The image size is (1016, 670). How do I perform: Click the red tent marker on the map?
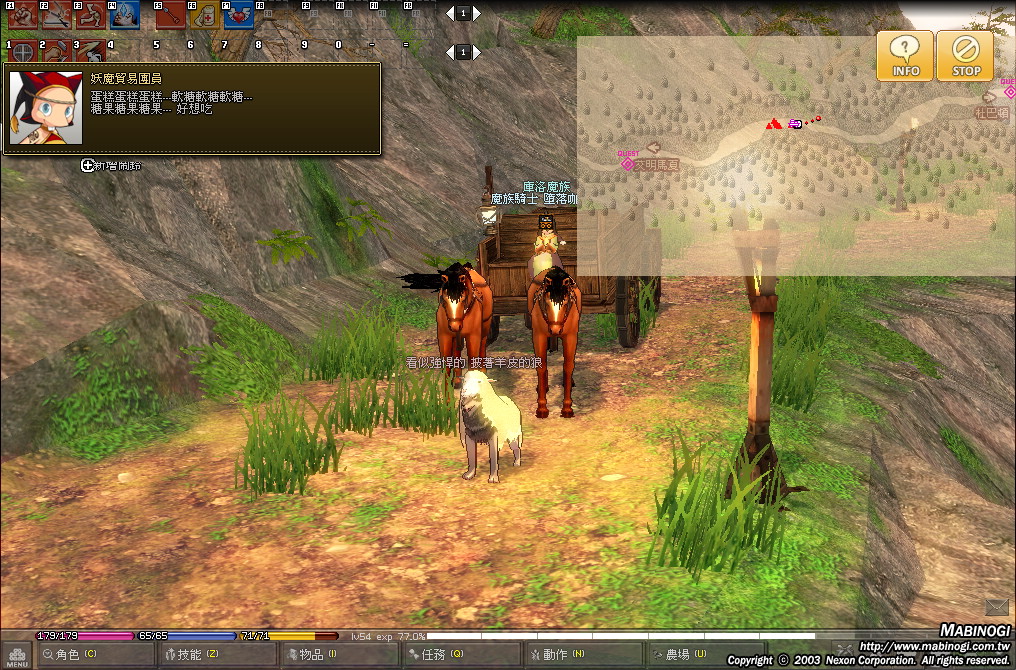[773, 124]
